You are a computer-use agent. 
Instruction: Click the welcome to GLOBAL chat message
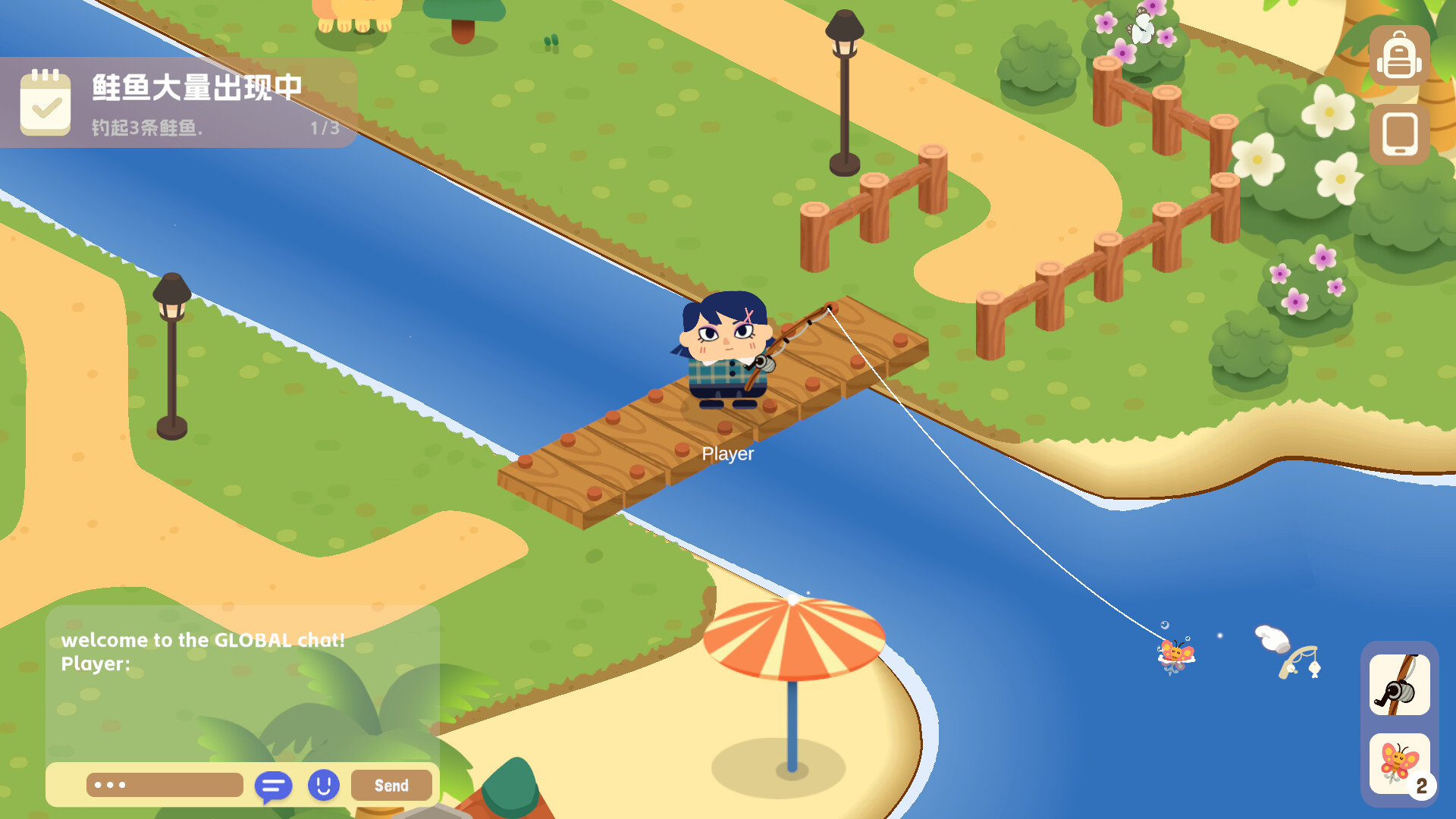(x=203, y=639)
